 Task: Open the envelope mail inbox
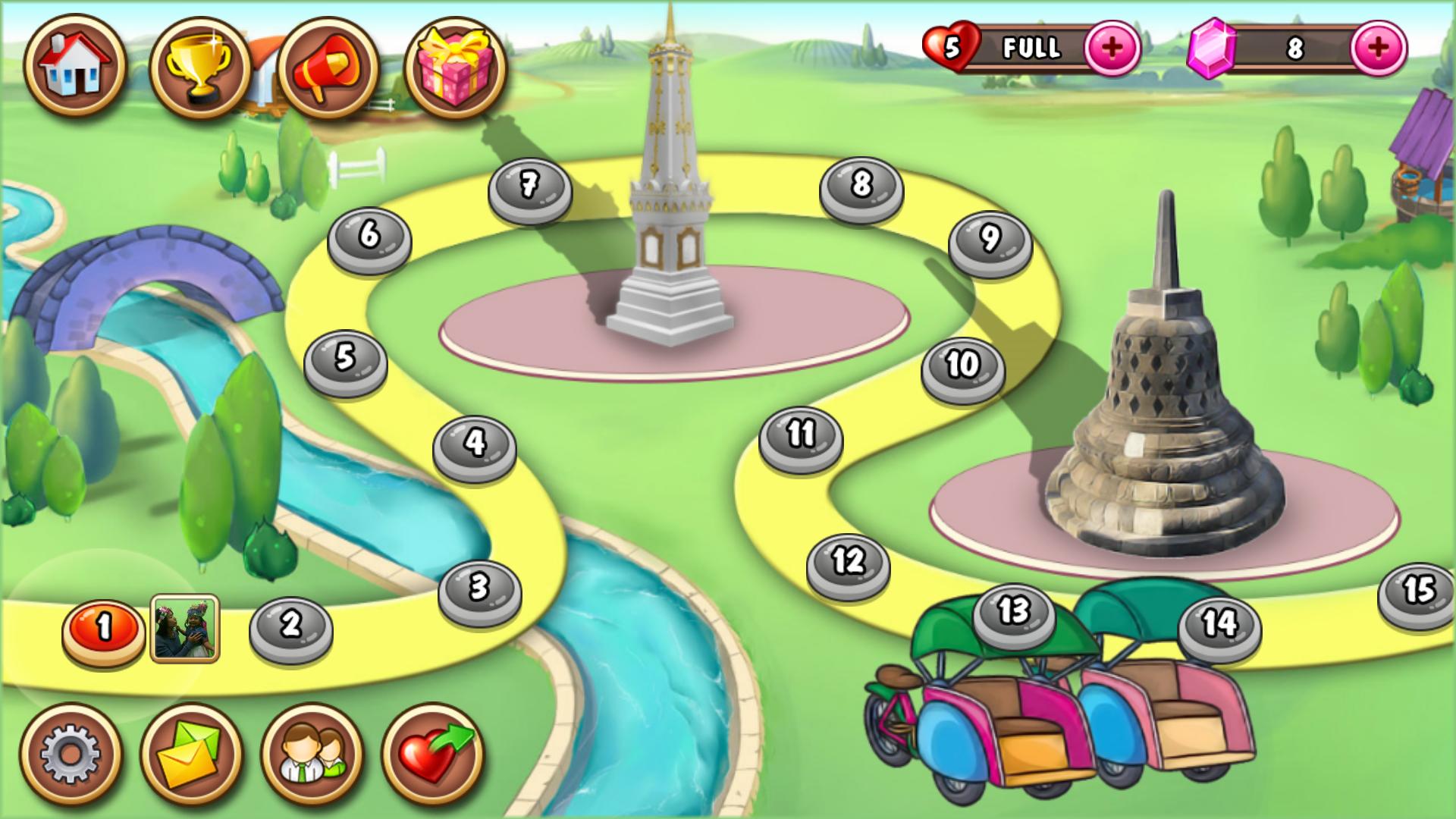[x=191, y=754]
